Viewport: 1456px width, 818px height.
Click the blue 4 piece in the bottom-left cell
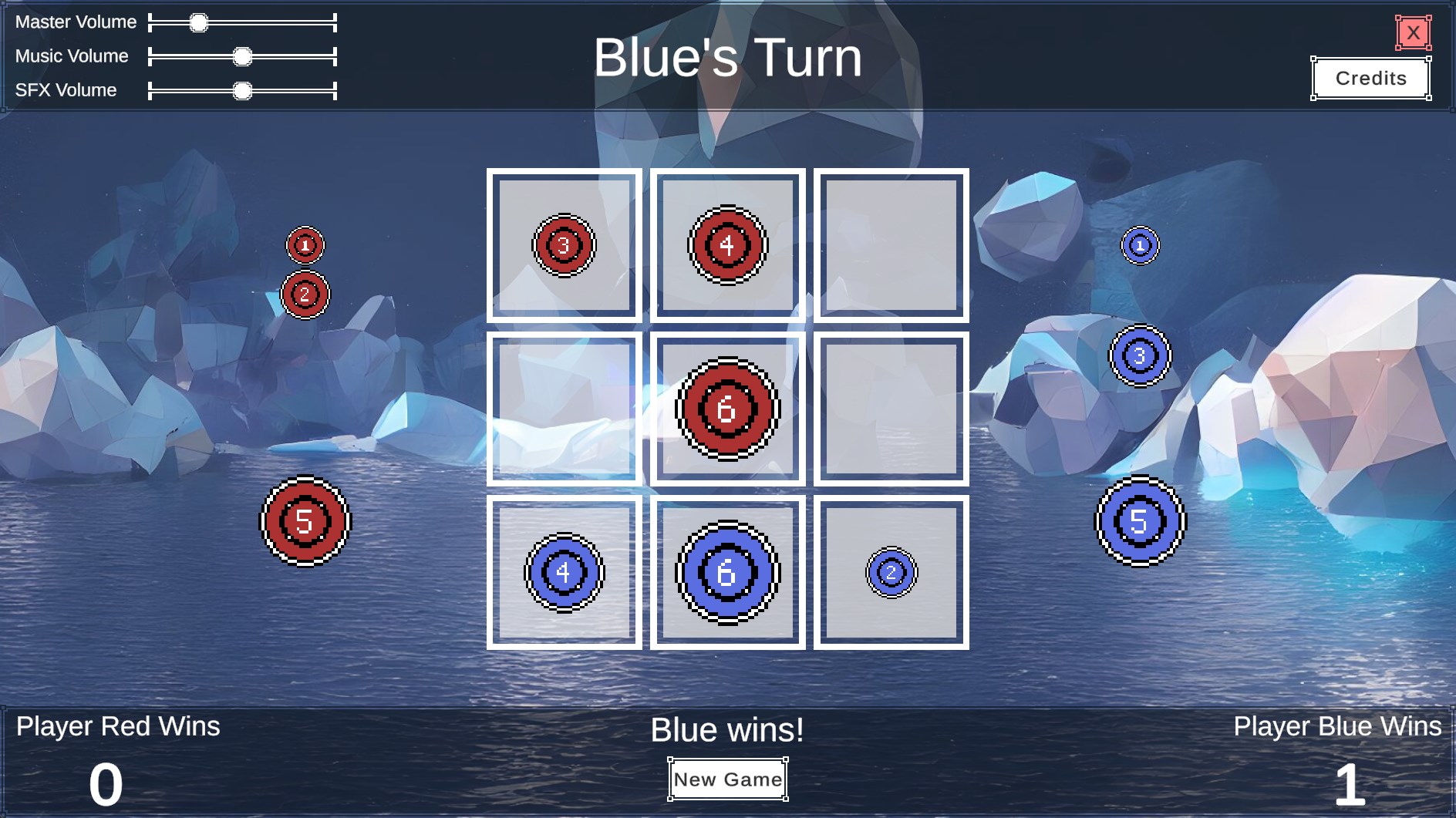[564, 572]
